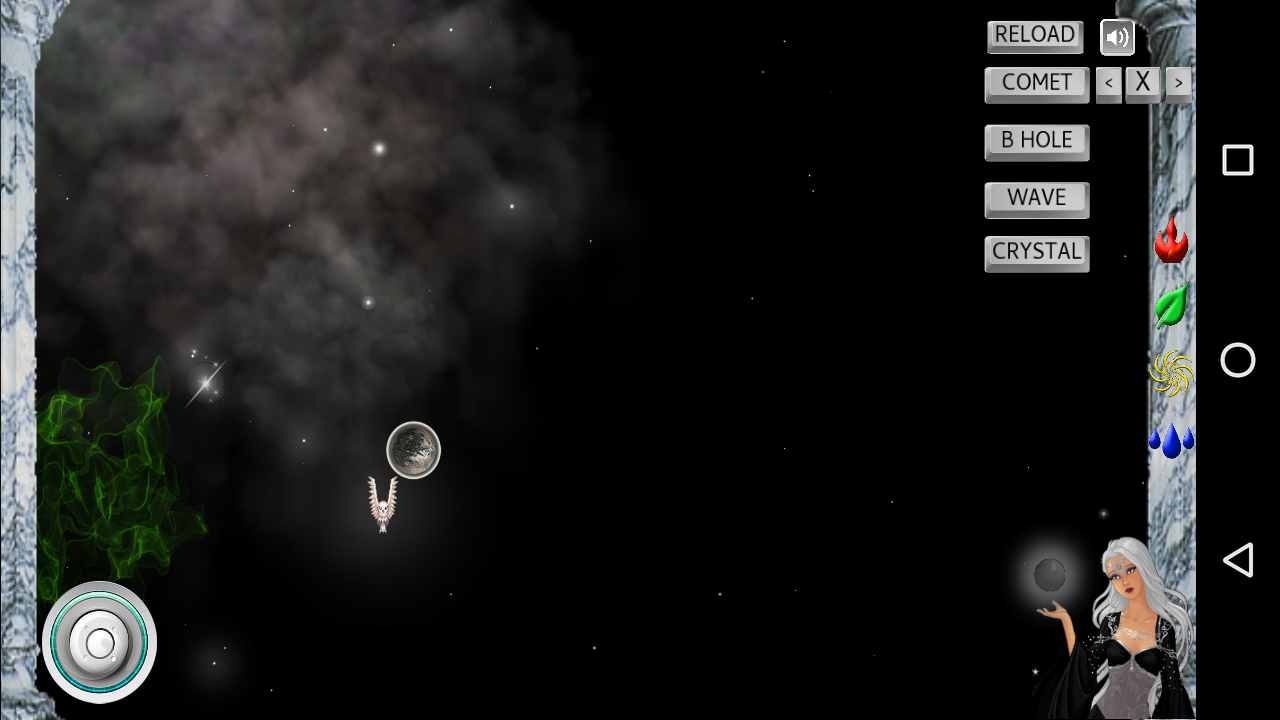Tap the Android back triangle button
Viewport: 1280px width, 720px height.
pos(1237,560)
